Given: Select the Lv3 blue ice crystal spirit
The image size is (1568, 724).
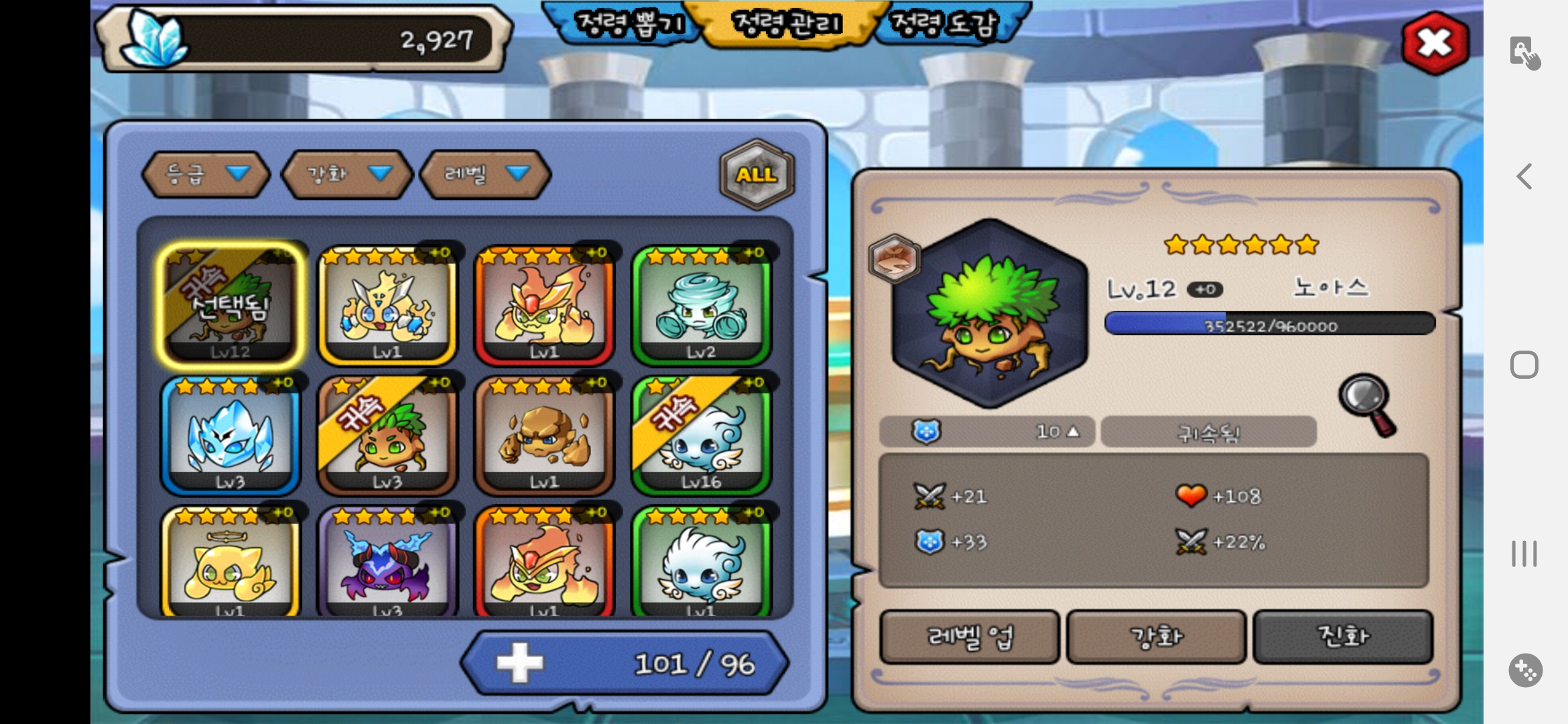Looking at the screenshot, I should [x=231, y=436].
